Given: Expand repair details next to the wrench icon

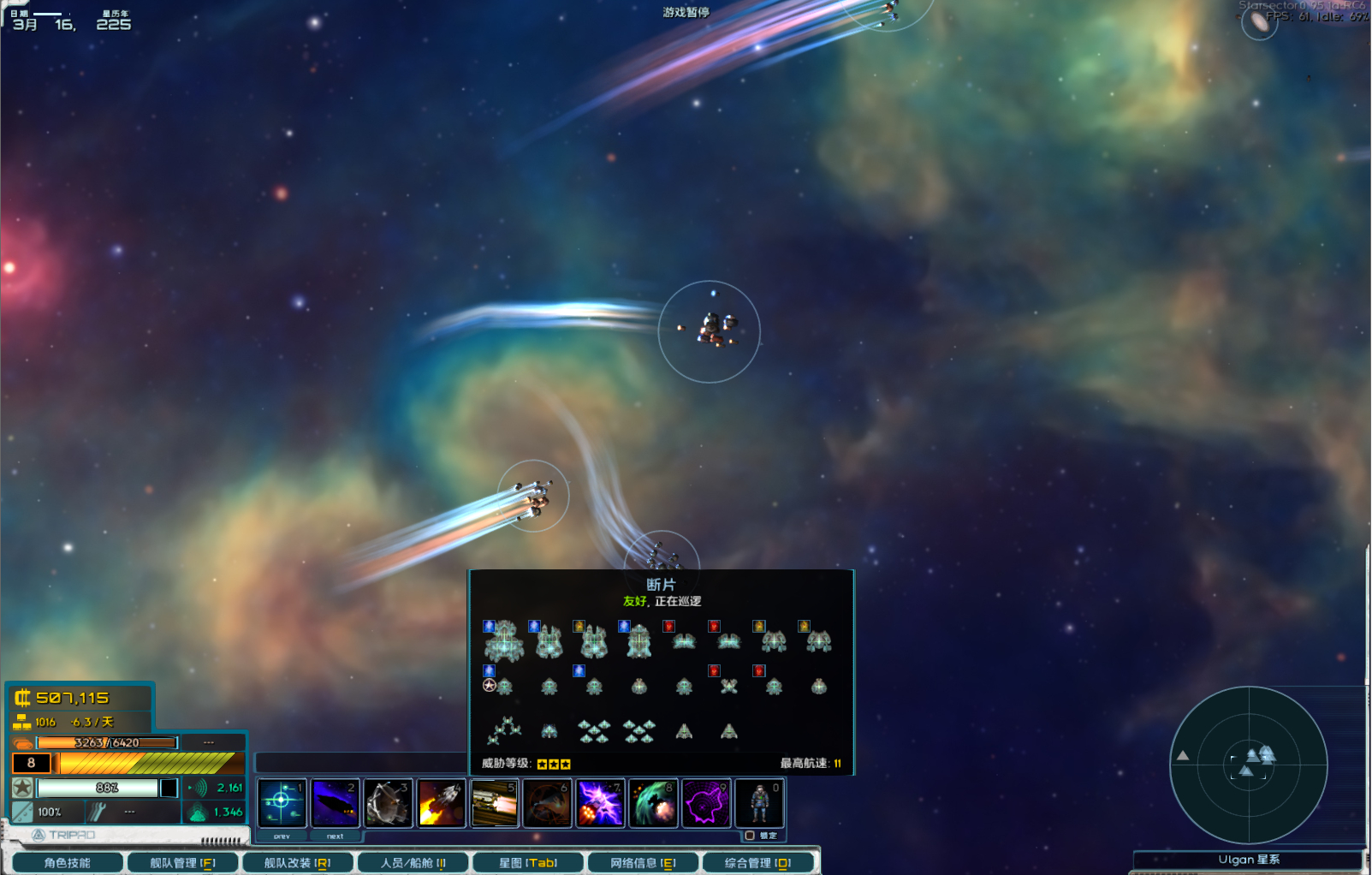Looking at the screenshot, I should click(x=129, y=811).
